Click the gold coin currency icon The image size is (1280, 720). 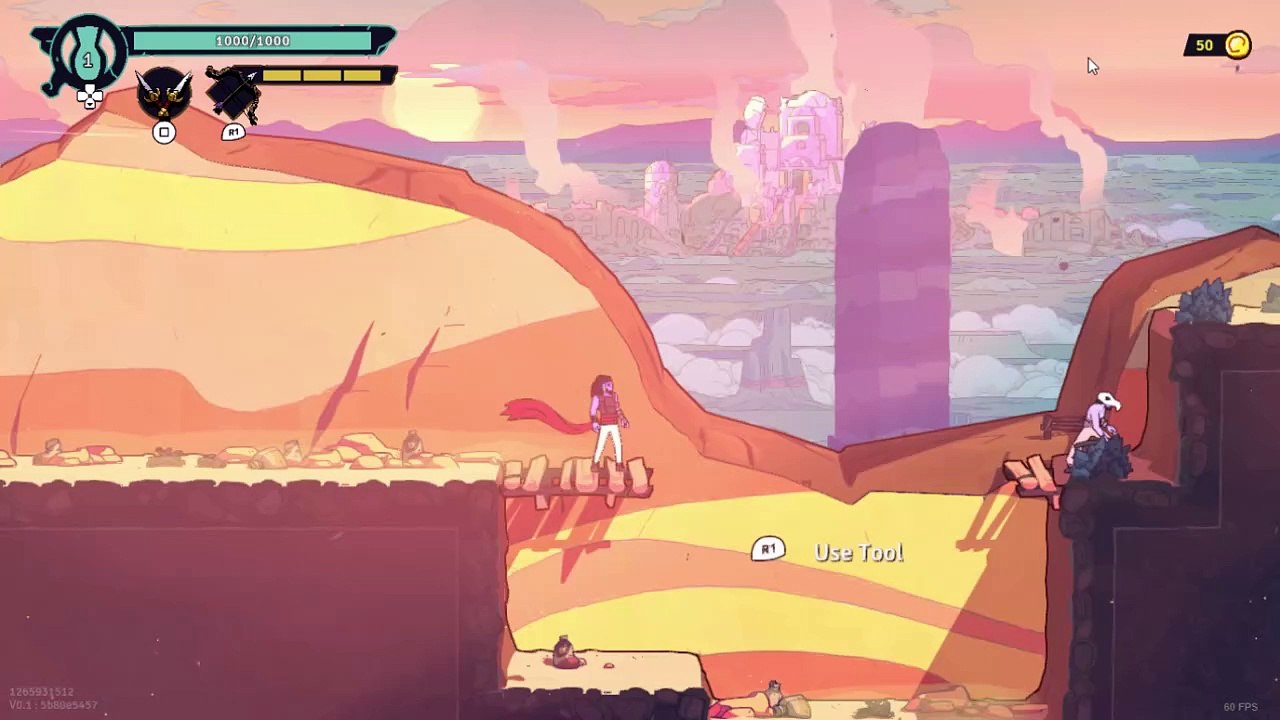(1237, 45)
